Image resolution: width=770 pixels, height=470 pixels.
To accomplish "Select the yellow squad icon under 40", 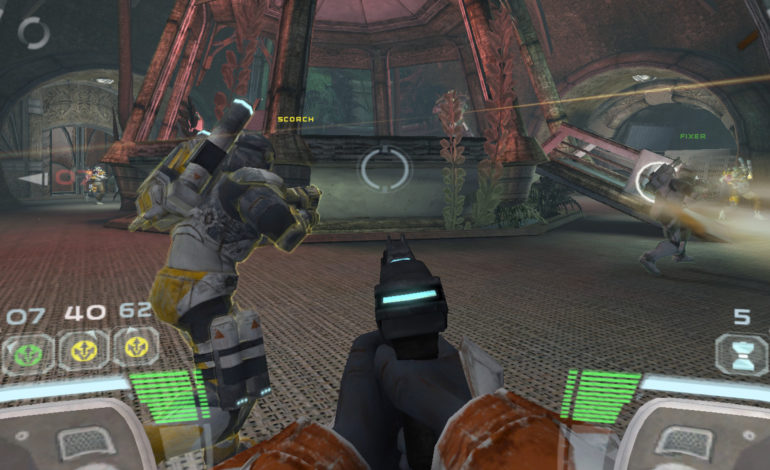I will (82, 349).
